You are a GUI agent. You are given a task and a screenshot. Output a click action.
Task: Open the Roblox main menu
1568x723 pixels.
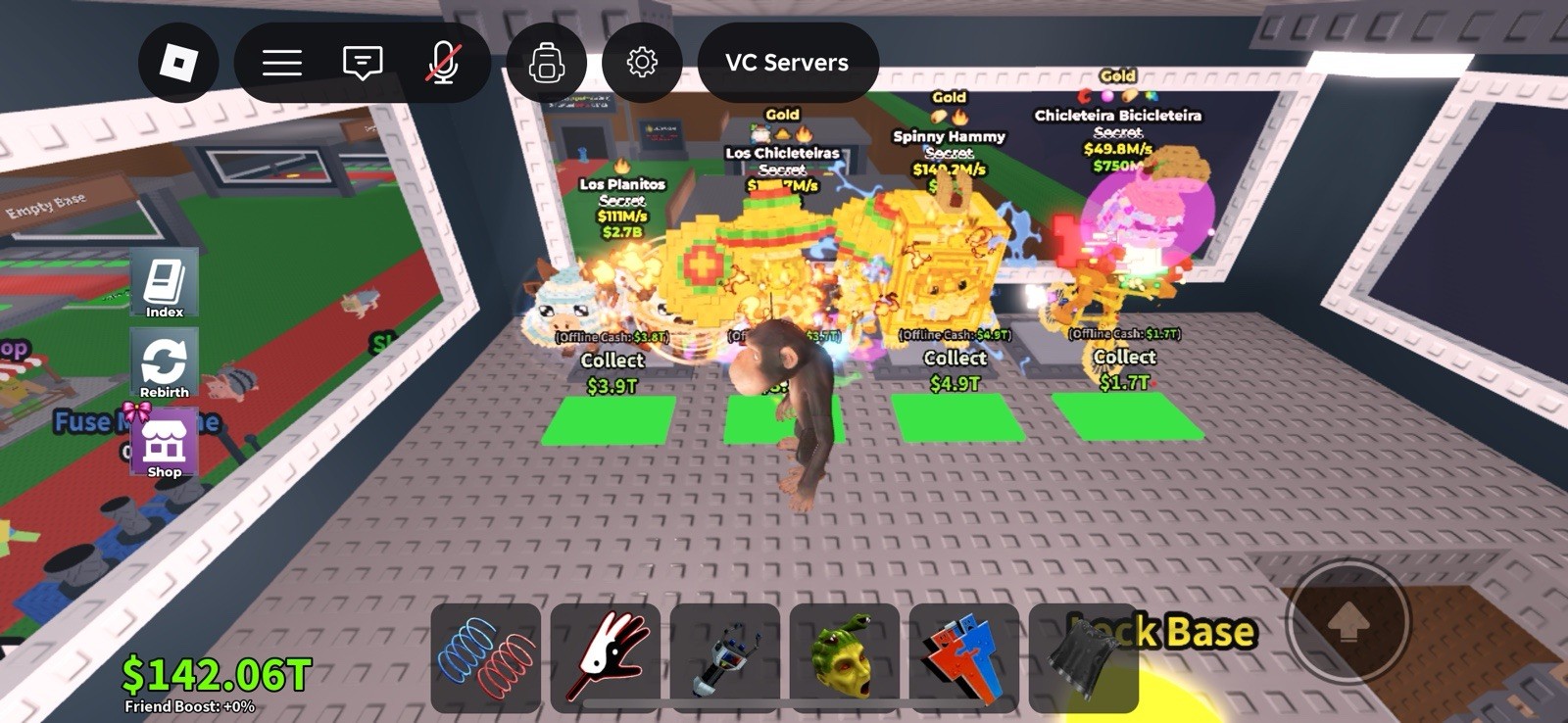(281, 62)
